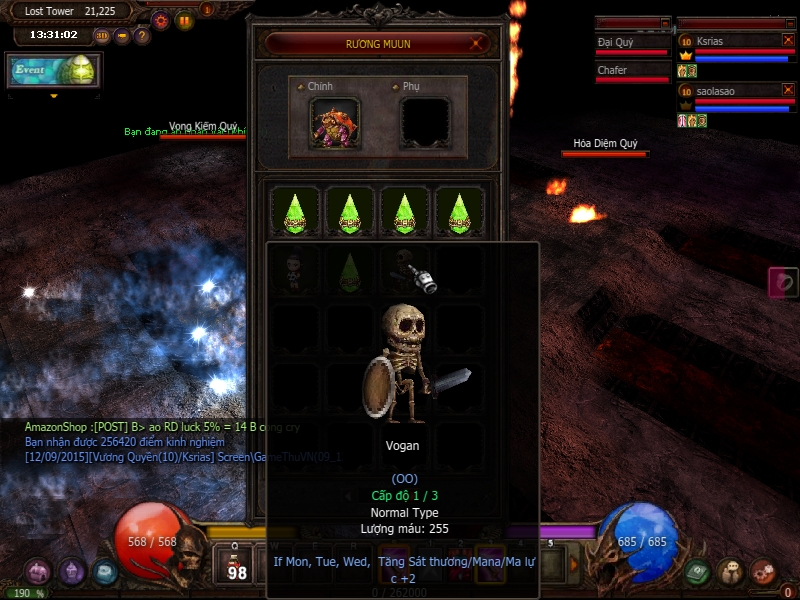Screen dimensions: 800x600
Task: Toggle the 3D view button
Action: [102, 36]
